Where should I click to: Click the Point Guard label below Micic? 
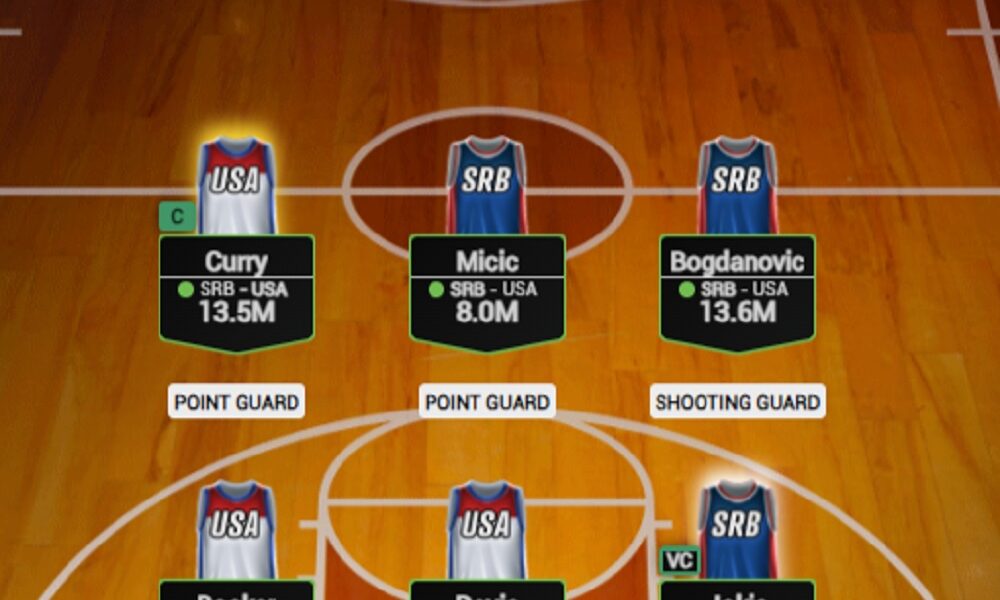pyautogui.click(x=487, y=402)
